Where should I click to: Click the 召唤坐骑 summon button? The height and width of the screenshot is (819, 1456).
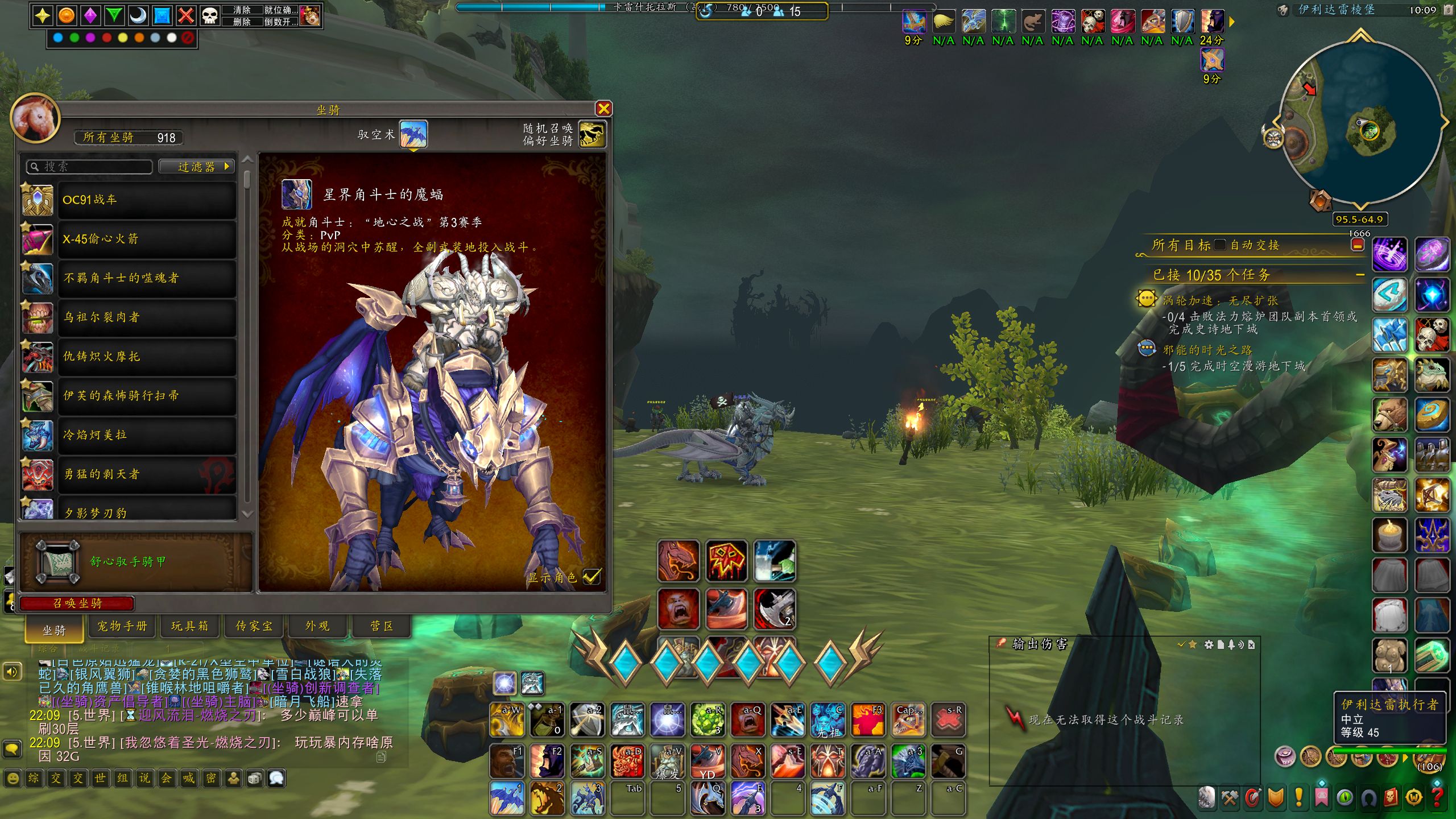click(x=77, y=603)
